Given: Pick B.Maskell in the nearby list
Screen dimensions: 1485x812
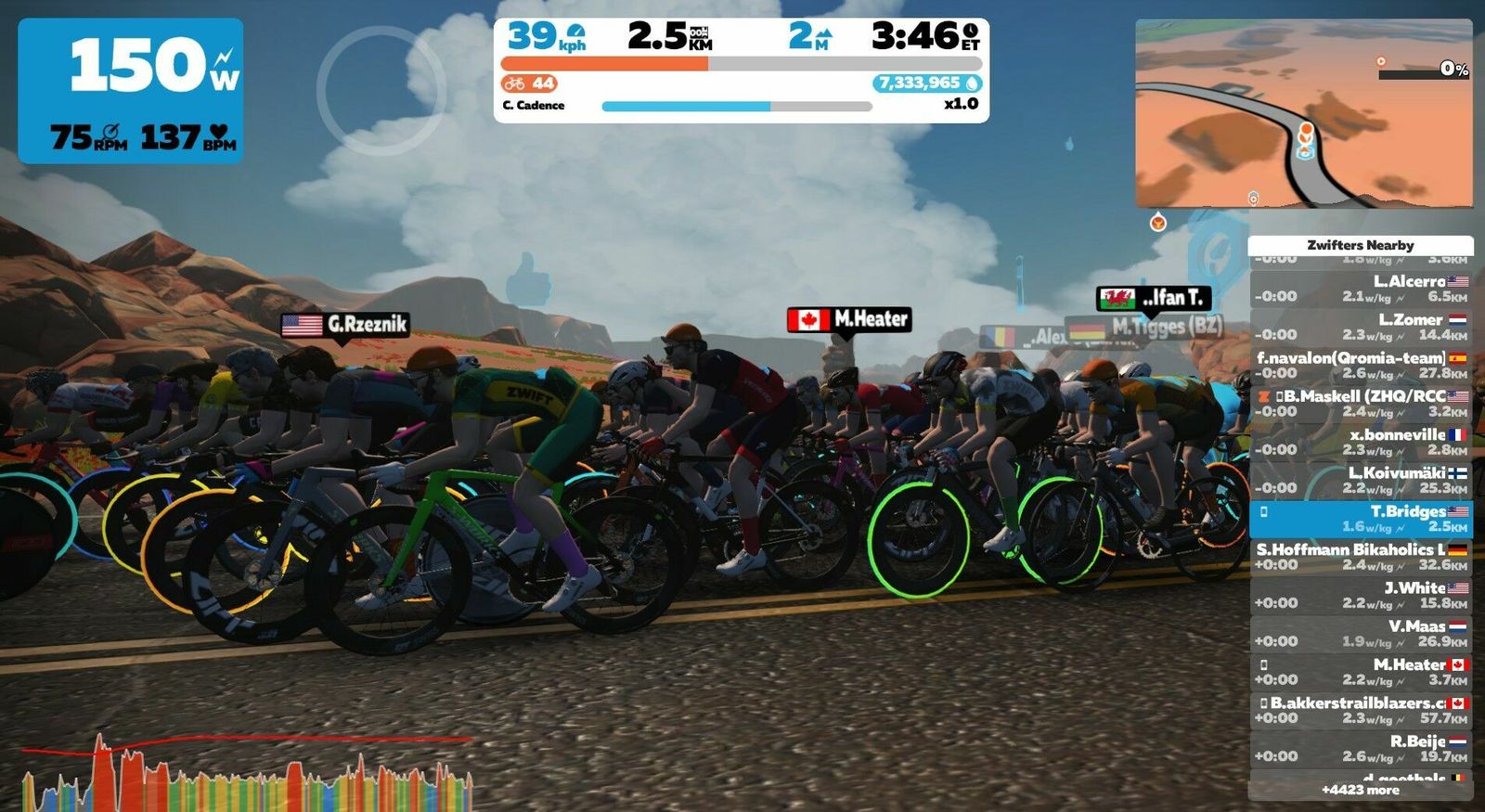Looking at the screenshot, I should [1361, 404].
